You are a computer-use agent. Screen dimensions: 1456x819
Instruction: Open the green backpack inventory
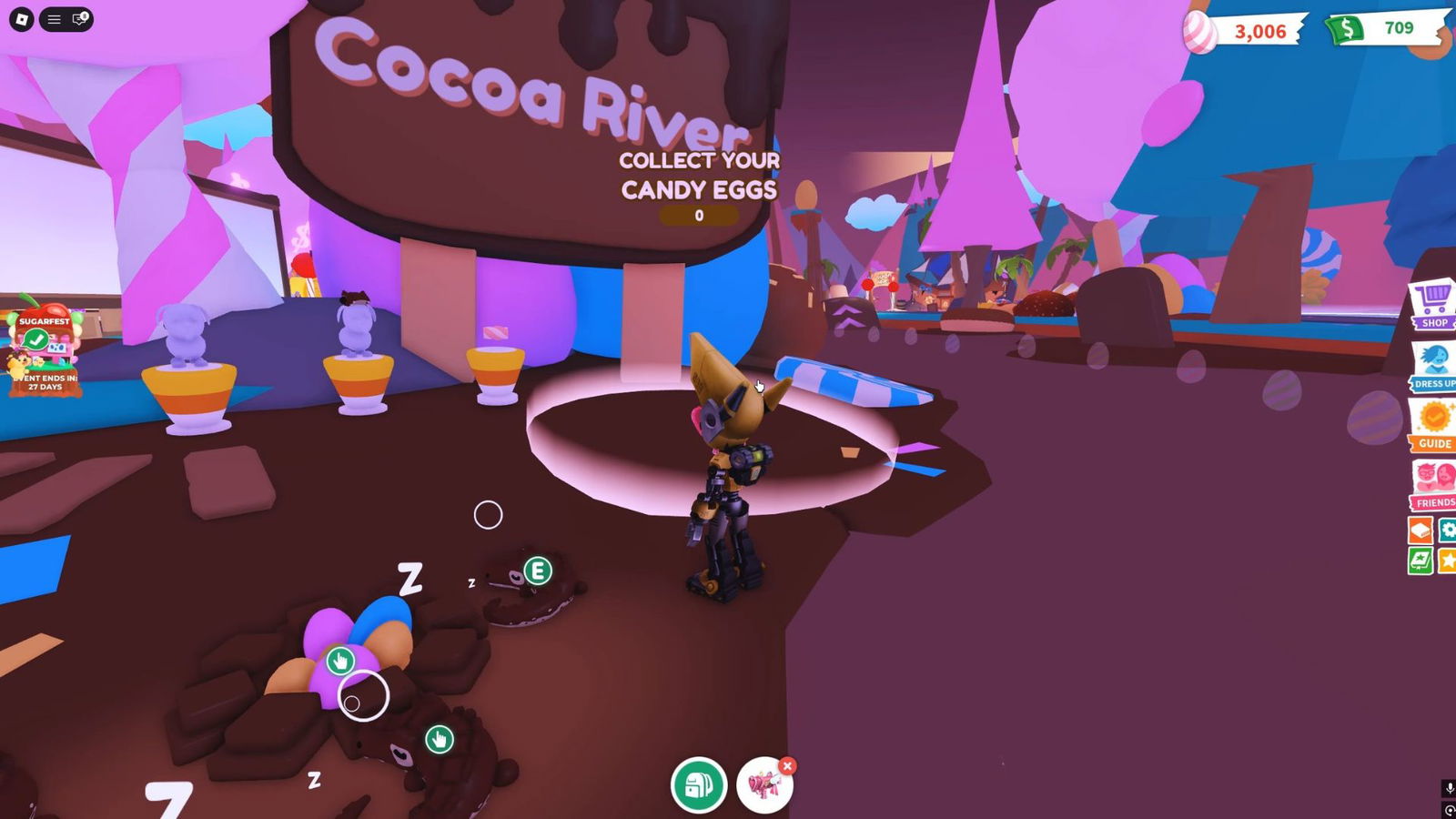[x=699, y=784]
